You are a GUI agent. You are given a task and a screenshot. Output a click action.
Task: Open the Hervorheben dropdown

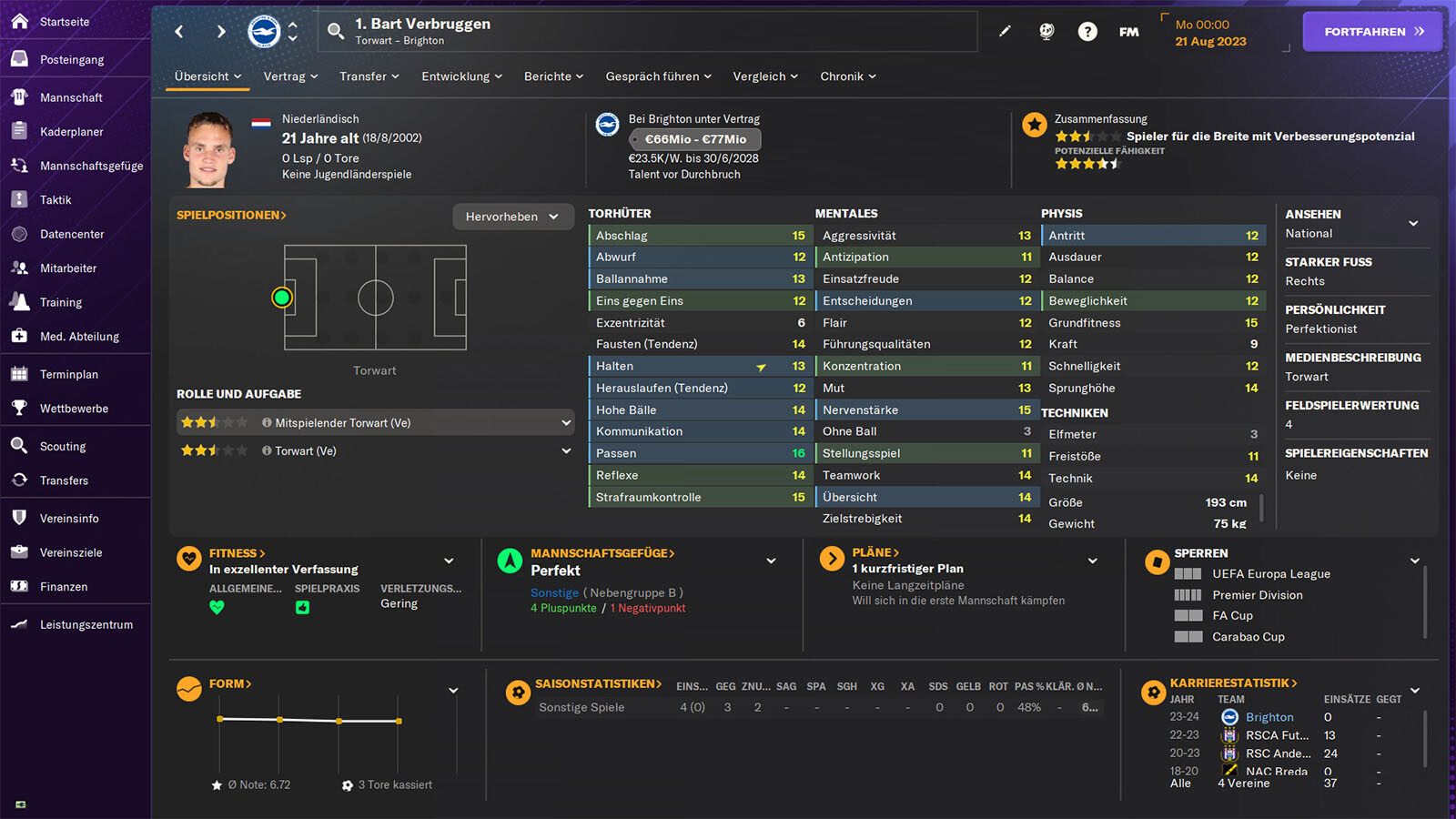coord(512,217)
